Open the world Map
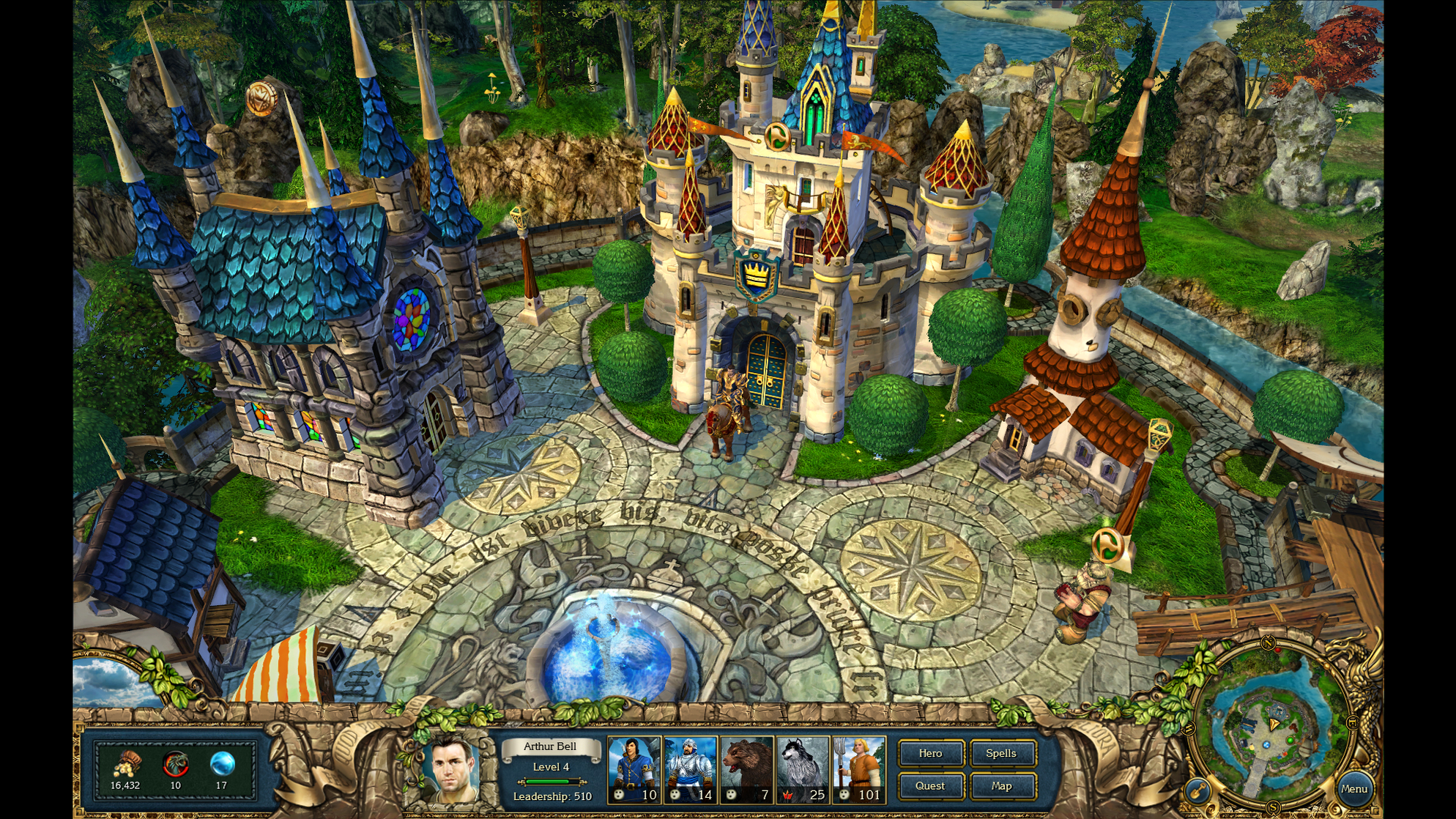 pos(1000,786)
